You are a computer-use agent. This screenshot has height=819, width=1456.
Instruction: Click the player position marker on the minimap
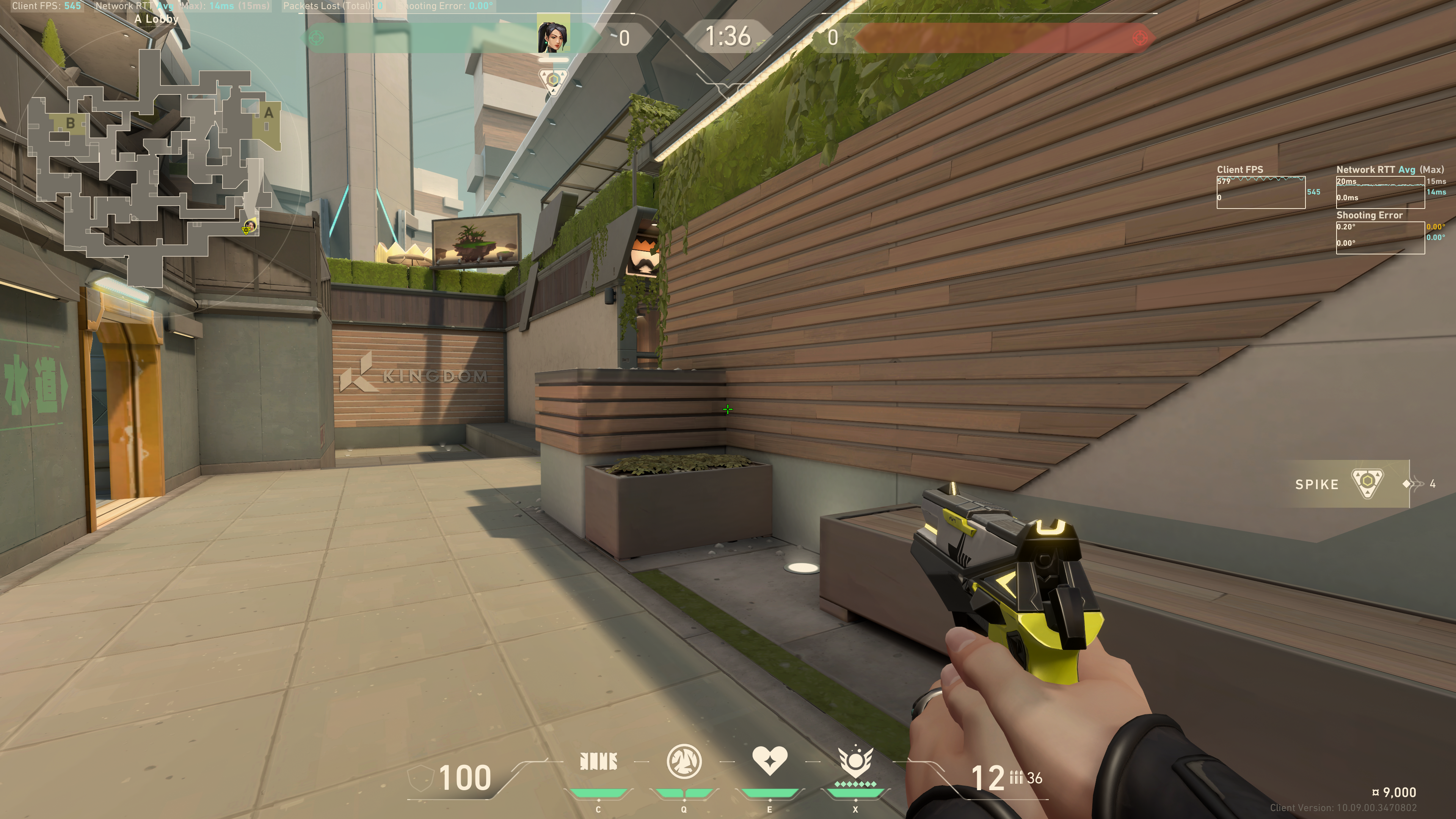pos(249,227)
